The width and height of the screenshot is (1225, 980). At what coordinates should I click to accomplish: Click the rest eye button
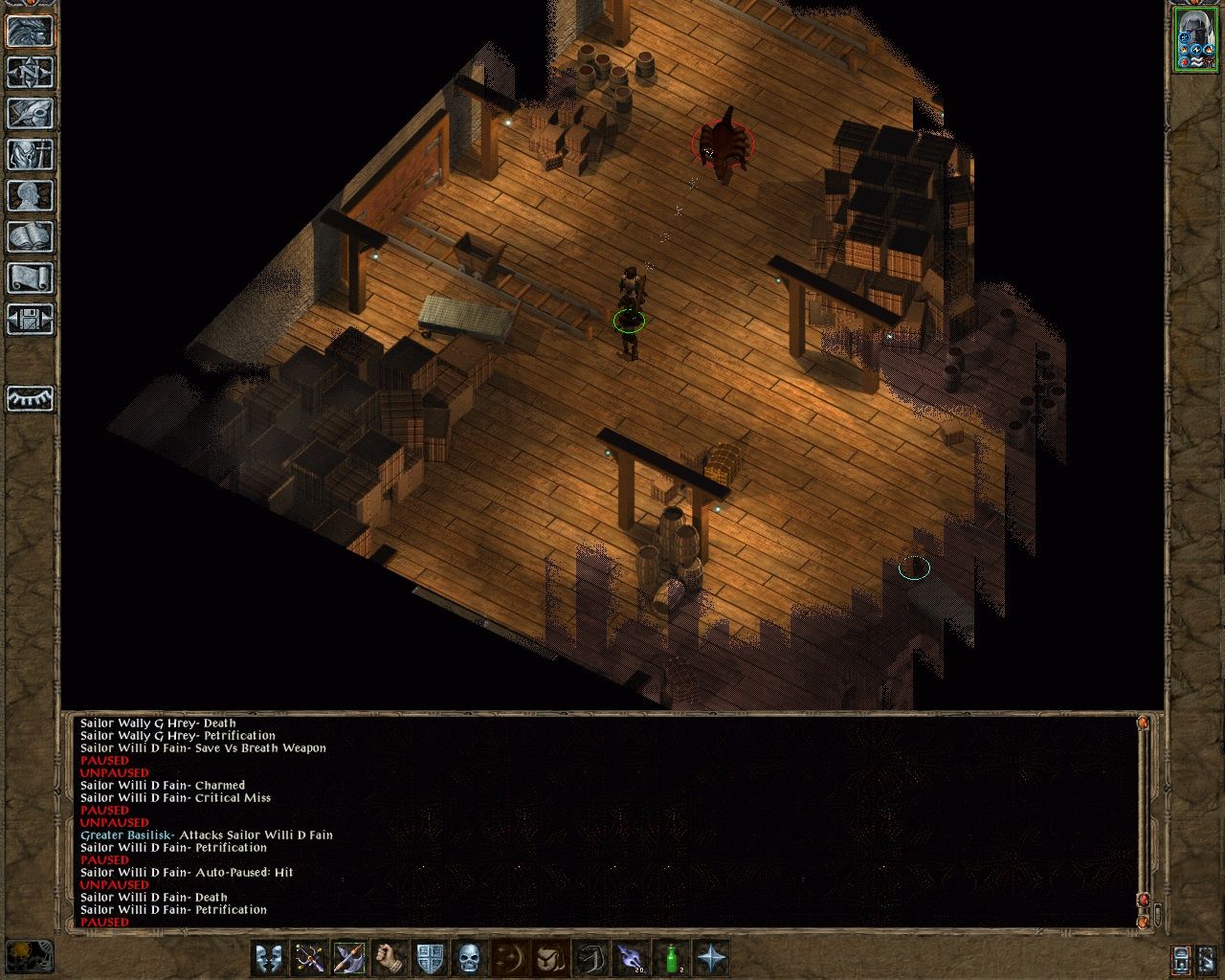[30, 398]
